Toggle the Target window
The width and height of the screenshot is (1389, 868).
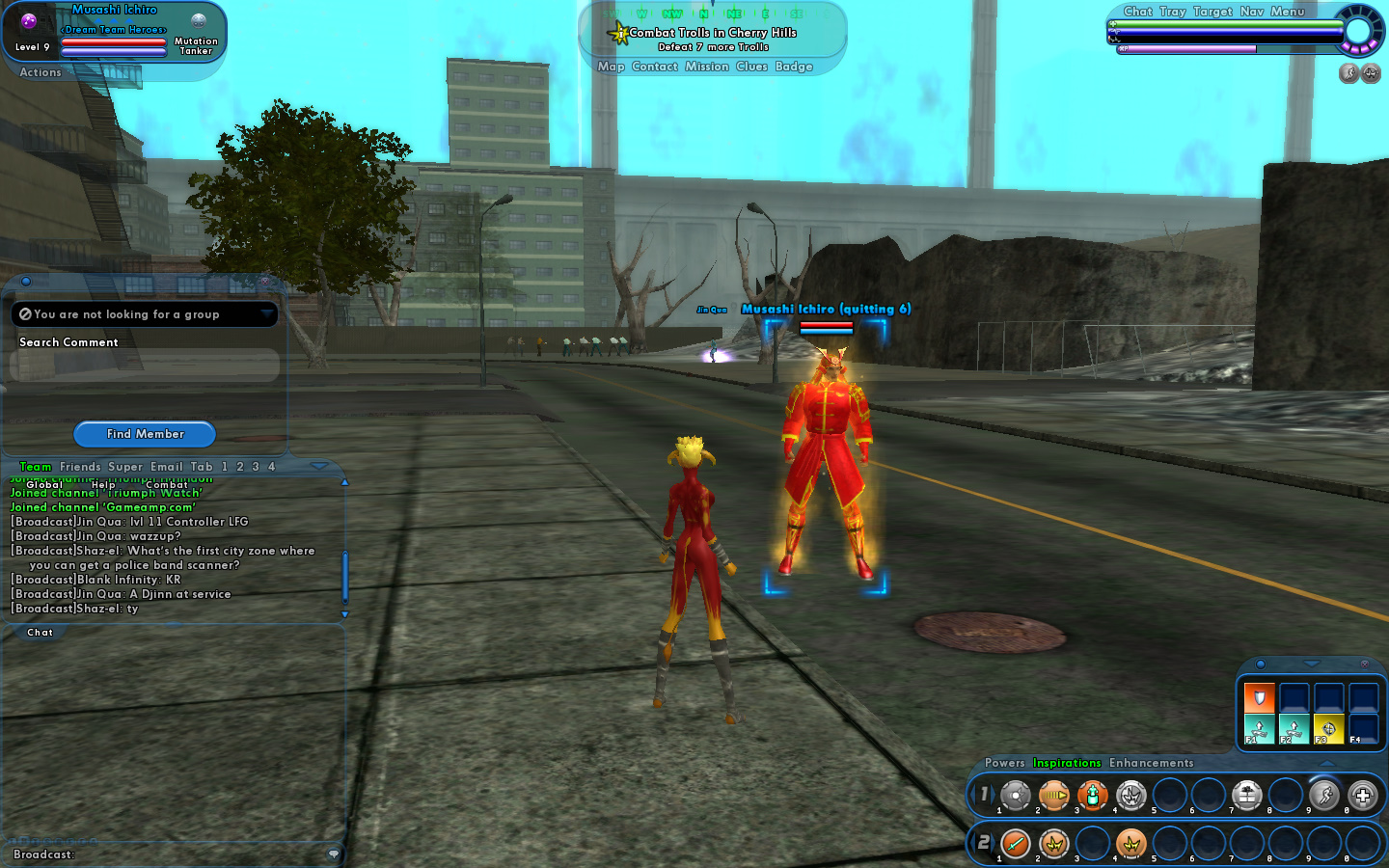(x=1212, y=12)
